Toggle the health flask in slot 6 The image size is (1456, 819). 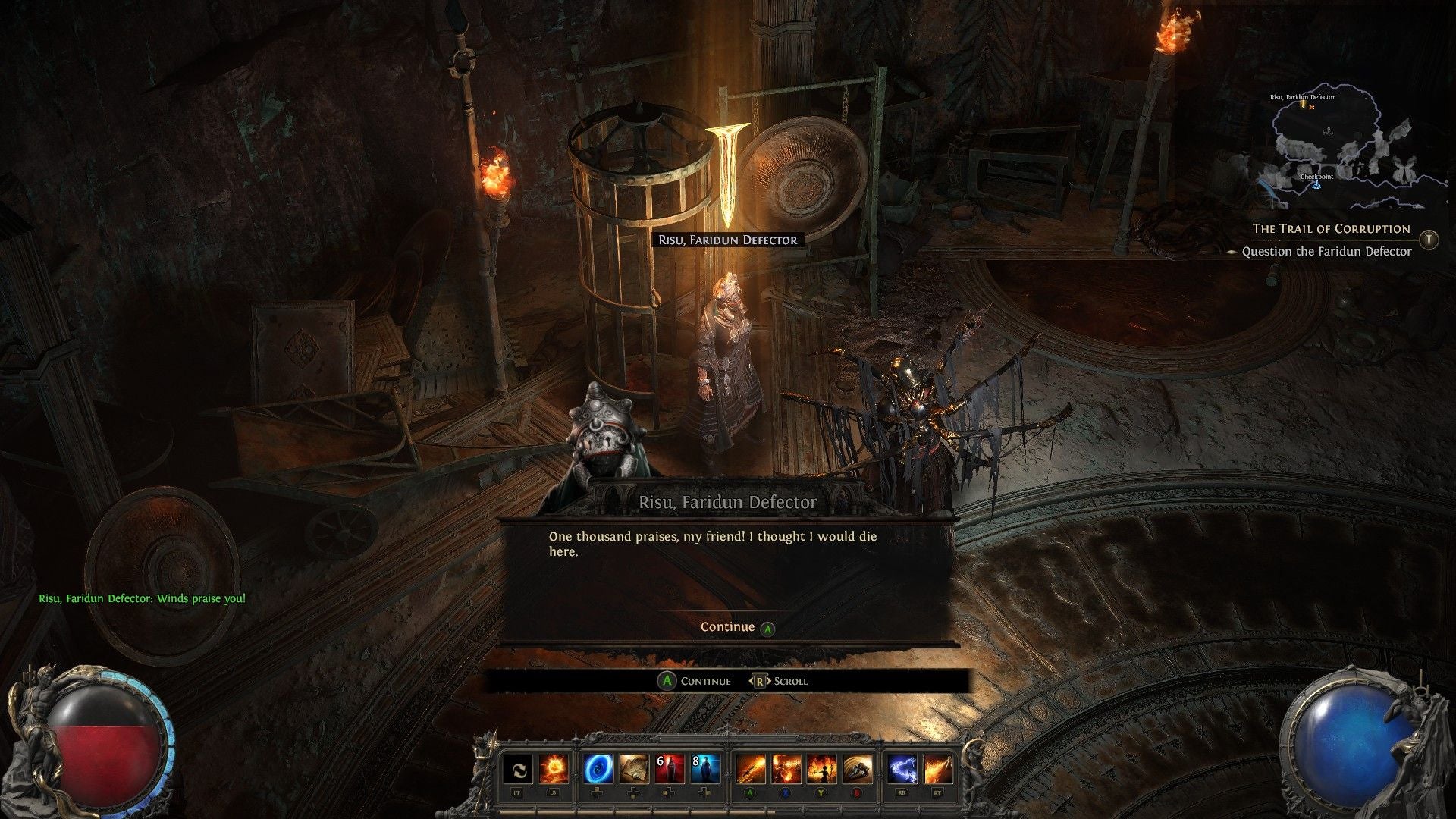pos(670,769)
